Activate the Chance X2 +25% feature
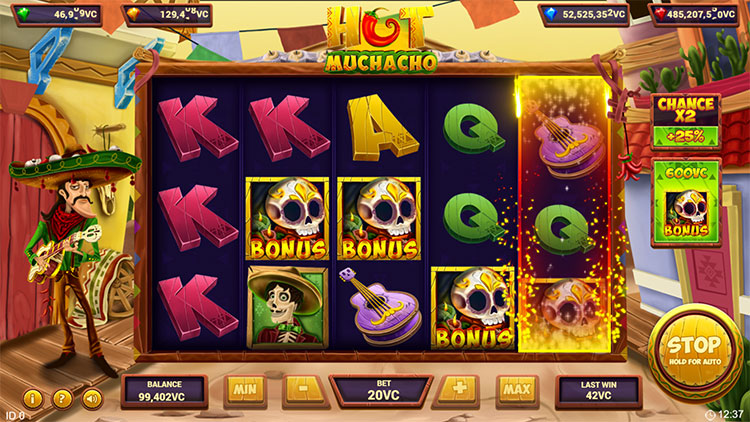 pyautogui.click(x=685, y=120)
